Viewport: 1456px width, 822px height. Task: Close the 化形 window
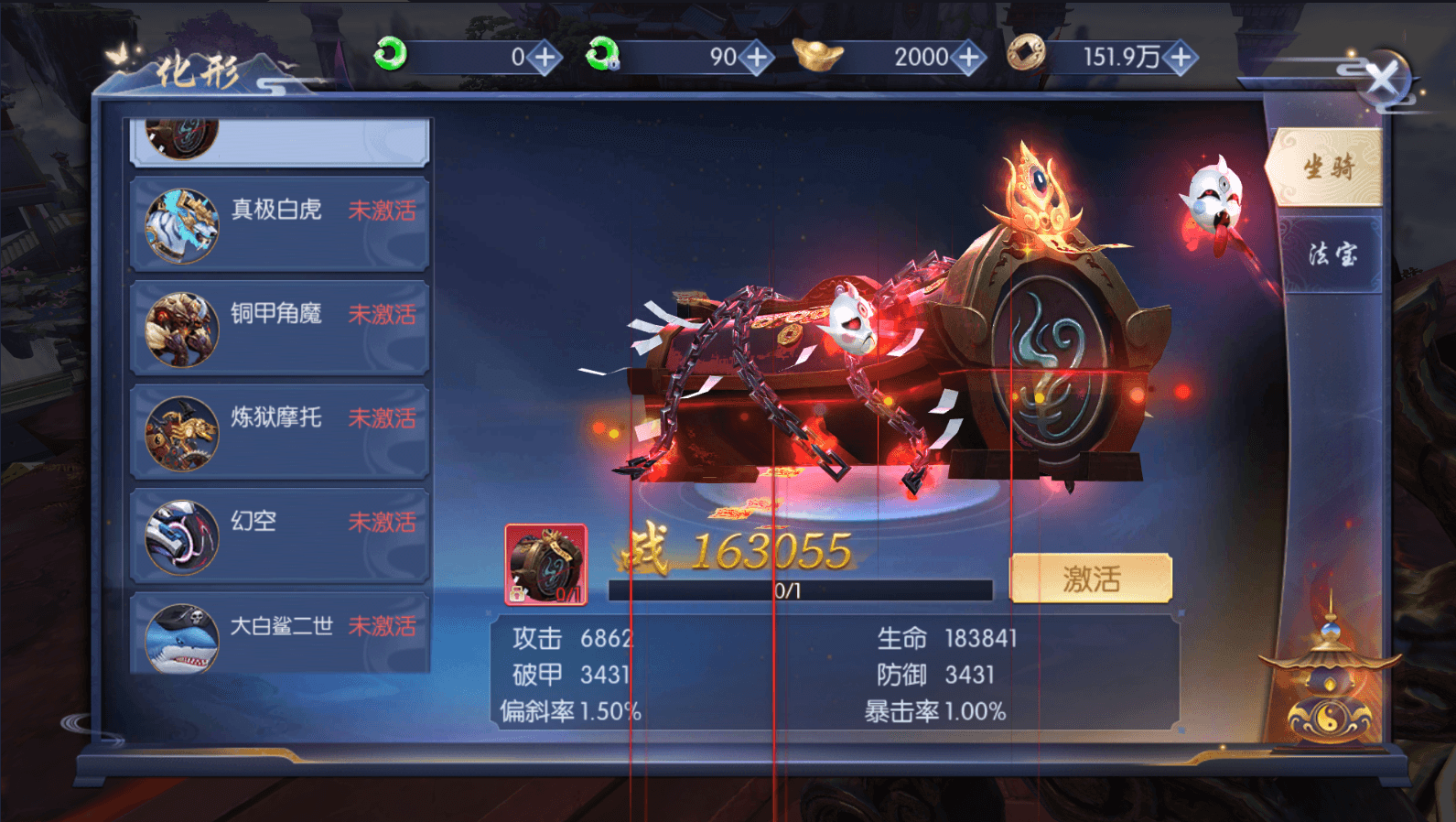1384,81
